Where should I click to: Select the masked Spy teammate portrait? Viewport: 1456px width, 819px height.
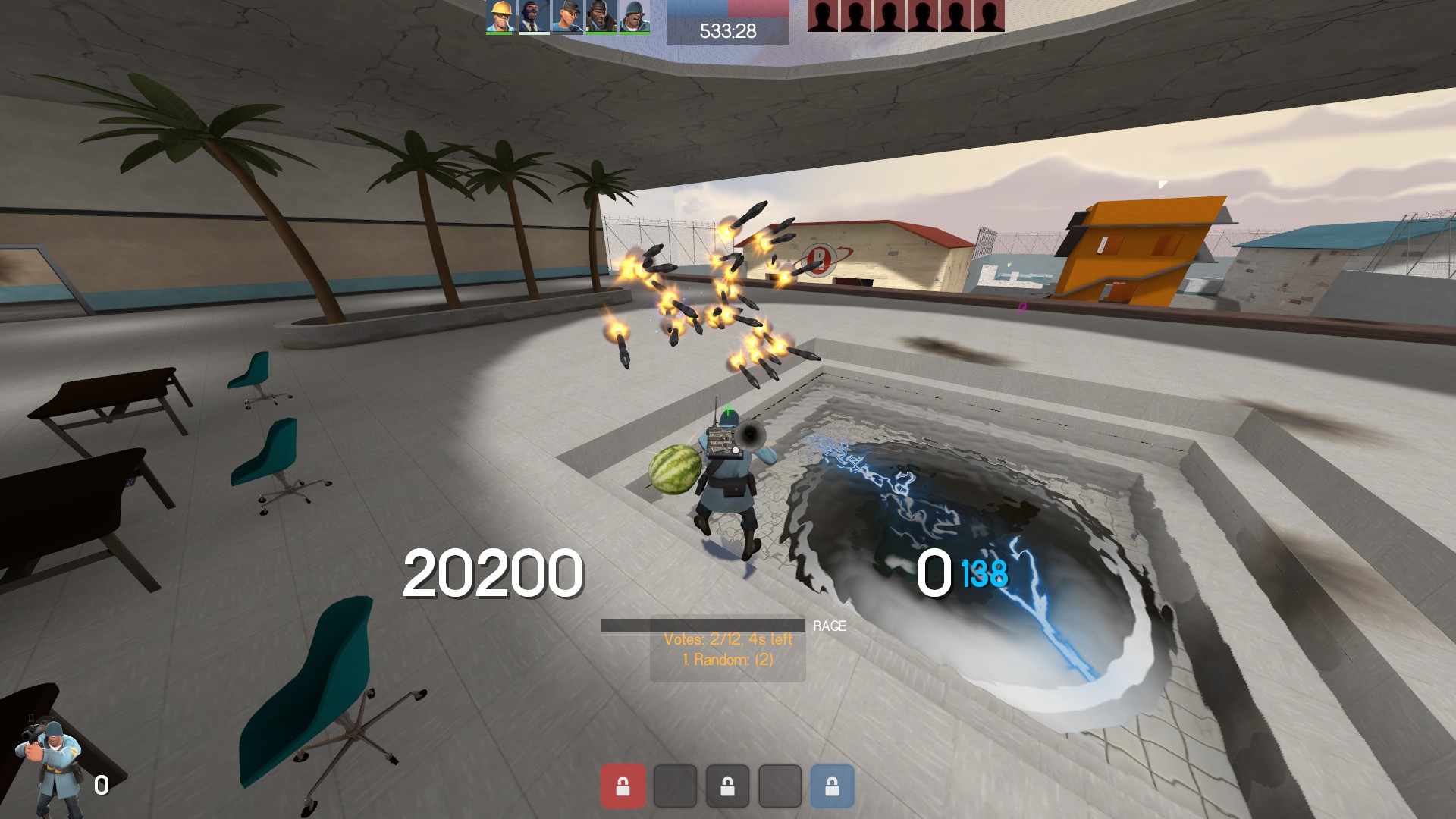coord(533,17)
